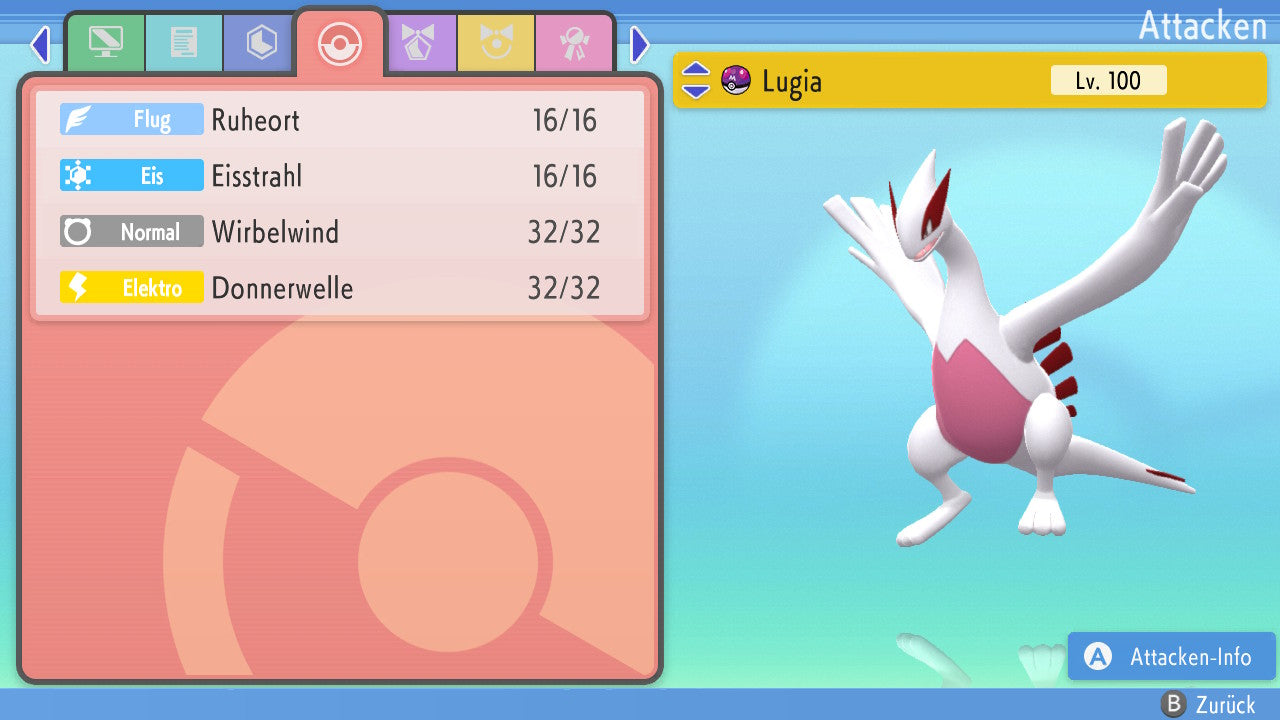Viewport: 1280px width, 720px height.
Task: Show the blue hexagon stats tab
Action: click(261, 42)
